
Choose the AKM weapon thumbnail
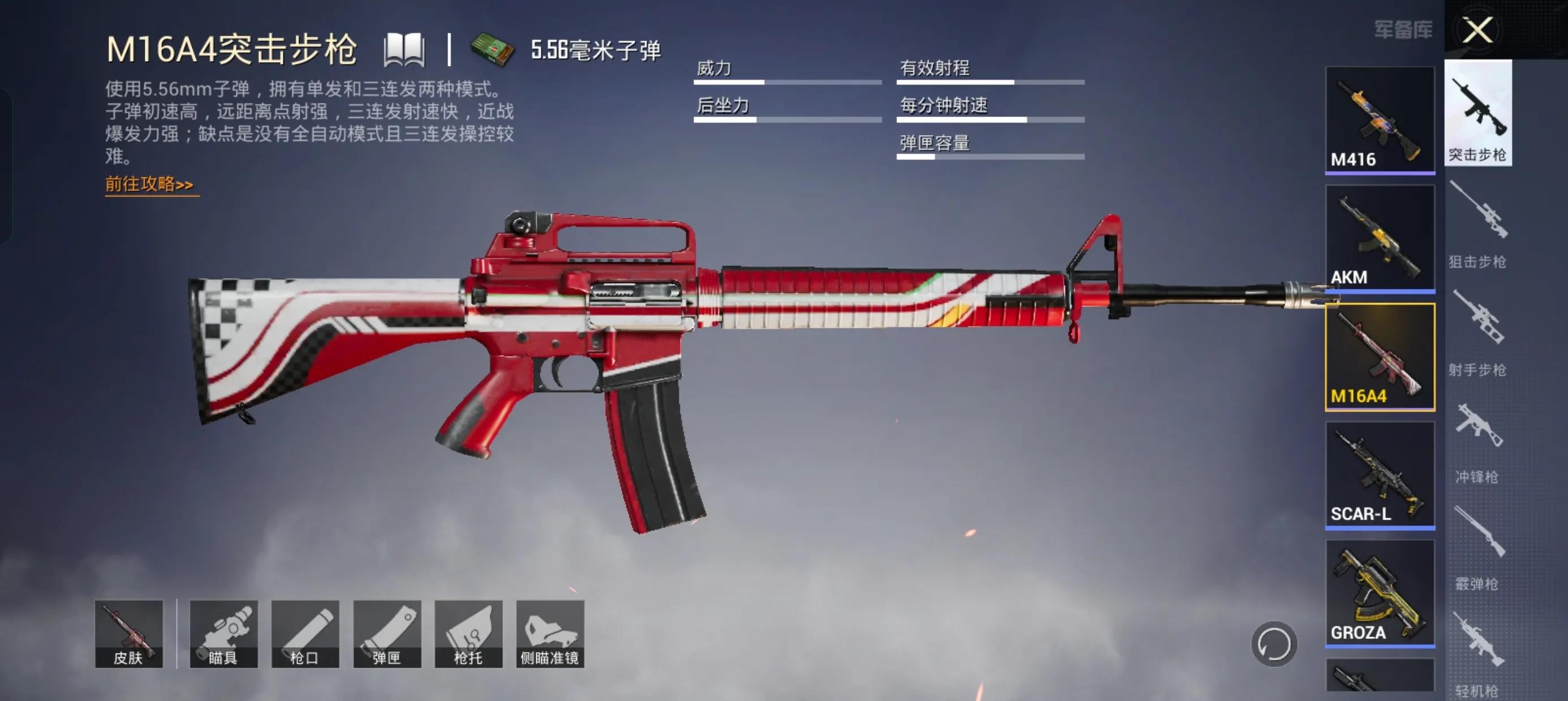(1379, 238)
